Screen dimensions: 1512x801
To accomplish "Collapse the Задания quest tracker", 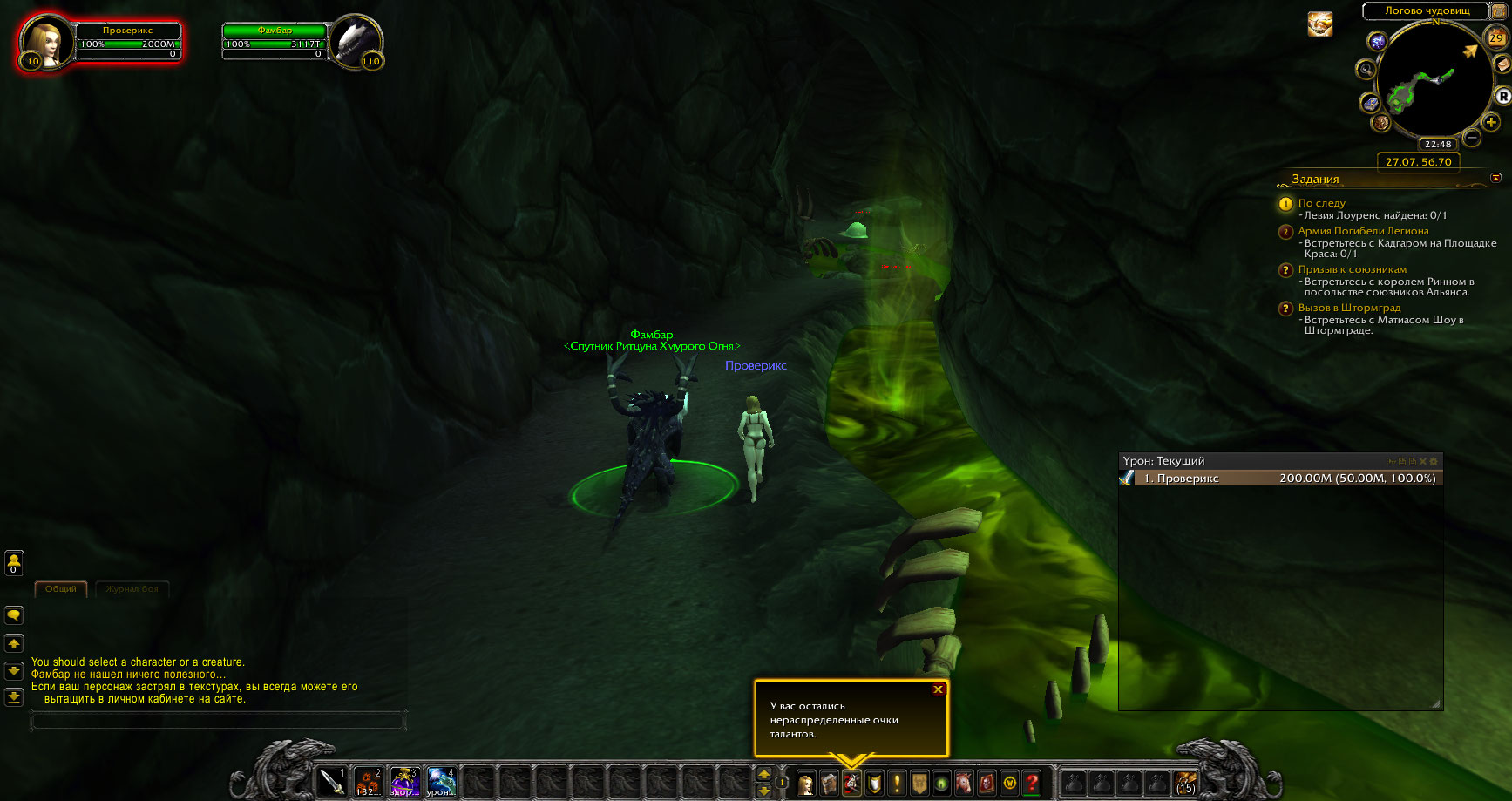I will click(1495, 178).
